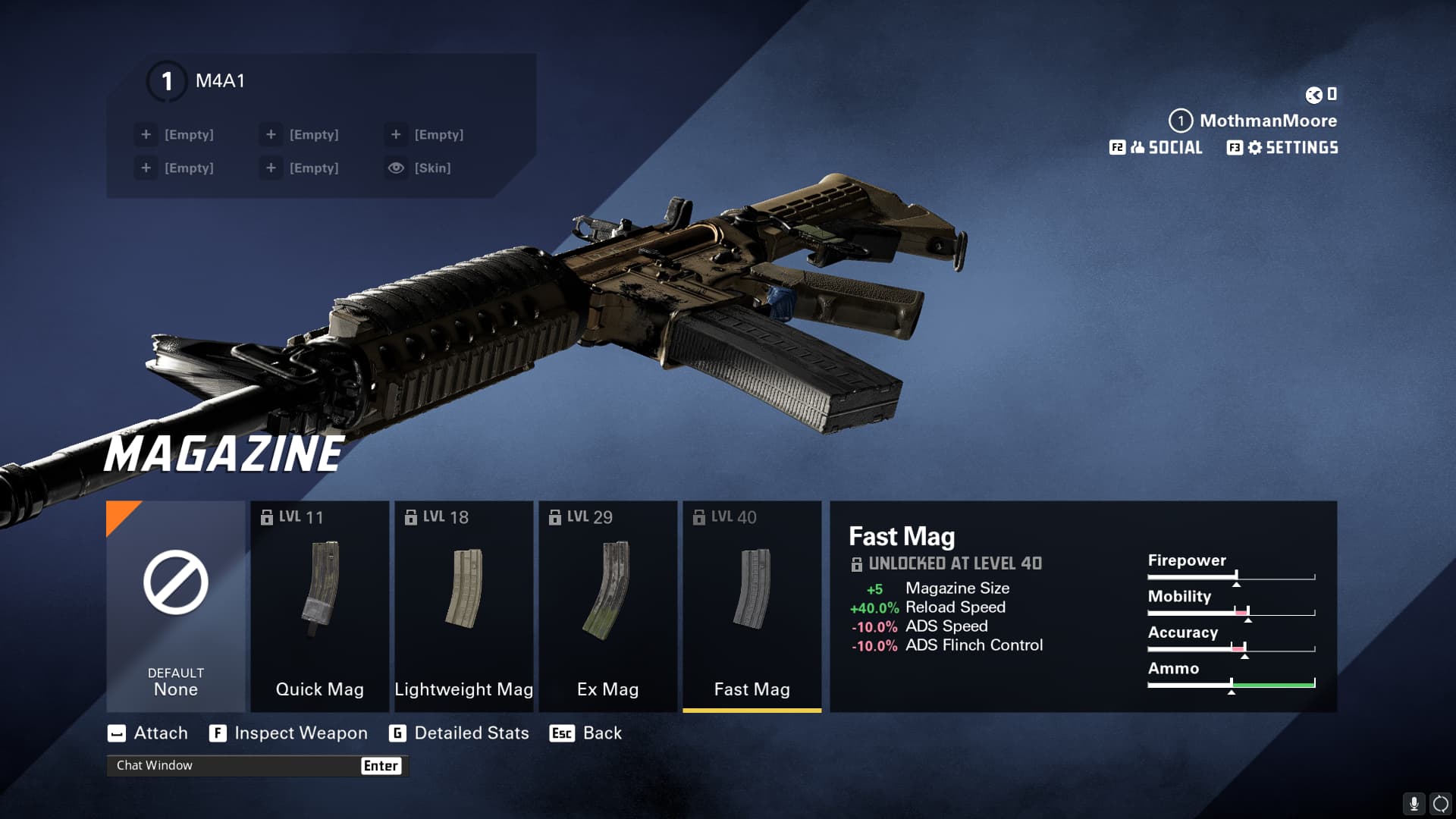Choose the Fast Mag attachment tile
This screenshot has height=819, width=1456.
pos(752,606)
